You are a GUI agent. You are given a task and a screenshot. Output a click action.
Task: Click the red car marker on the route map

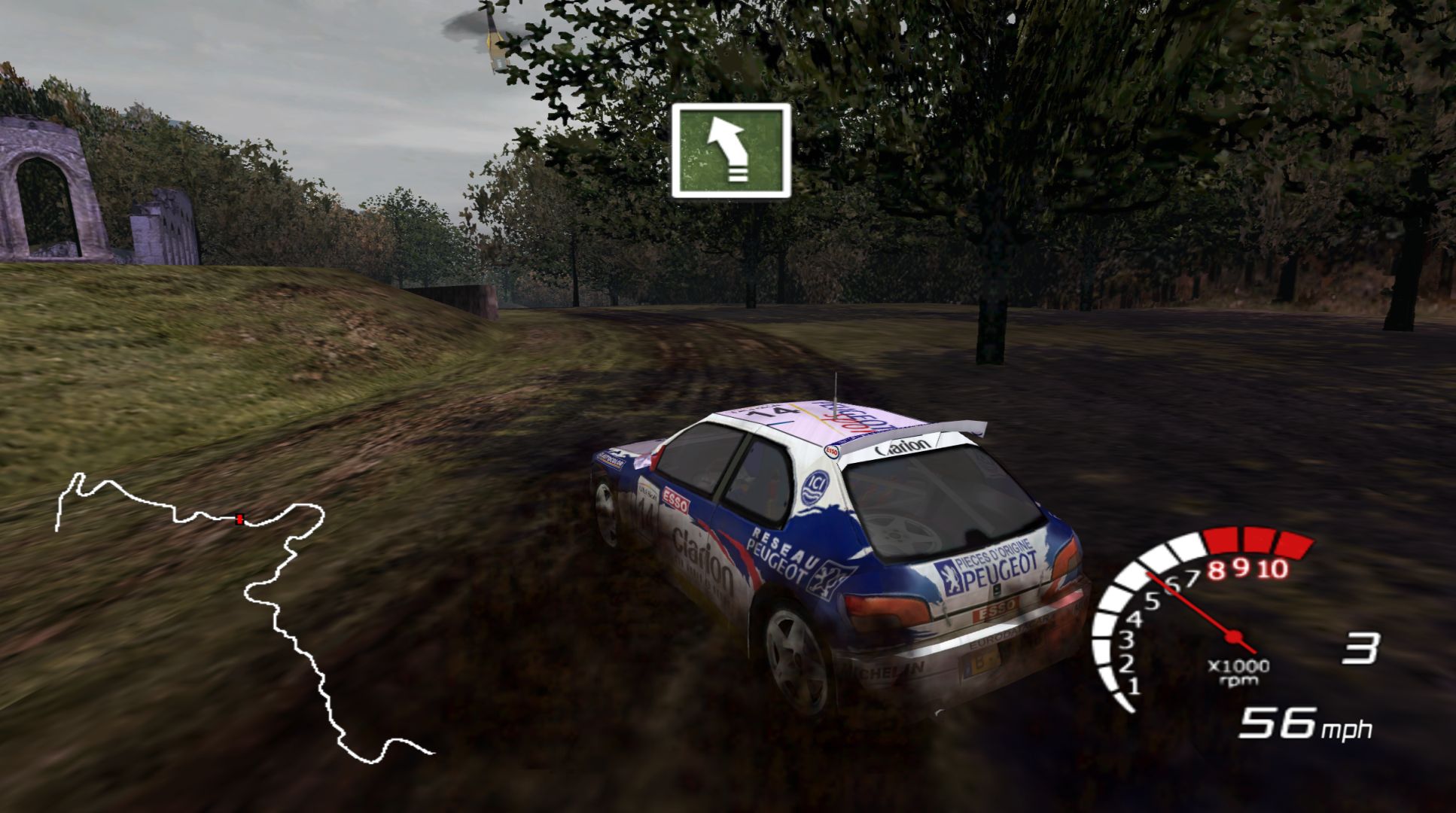[x=239, y=519]
